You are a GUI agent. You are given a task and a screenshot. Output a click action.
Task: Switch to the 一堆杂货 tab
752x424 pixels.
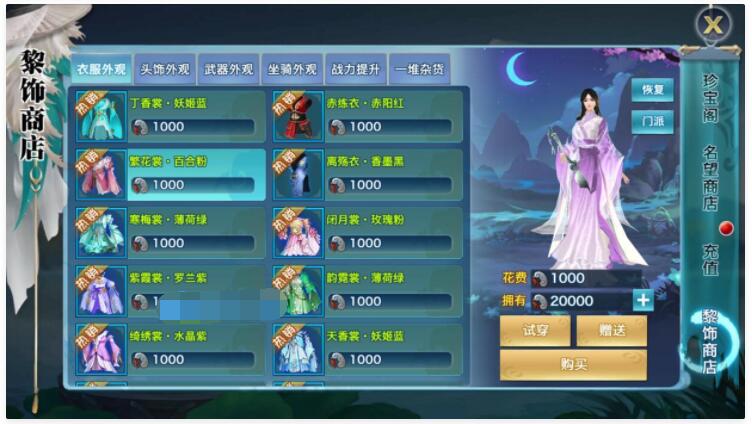[x=419, y=69]
